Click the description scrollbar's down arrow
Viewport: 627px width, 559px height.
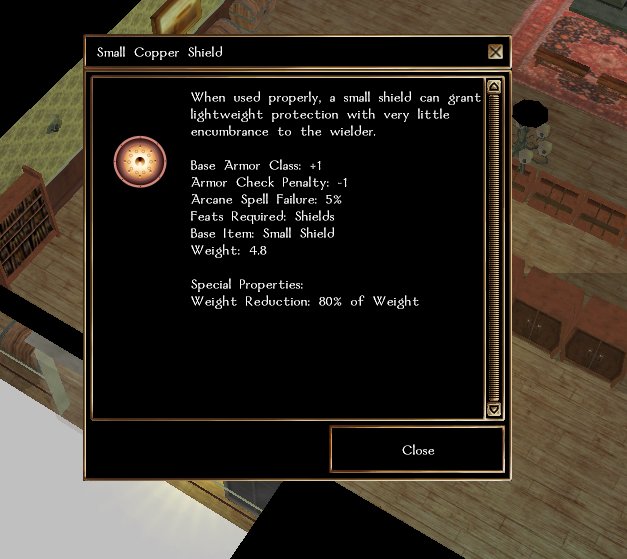tap(493, 408)
